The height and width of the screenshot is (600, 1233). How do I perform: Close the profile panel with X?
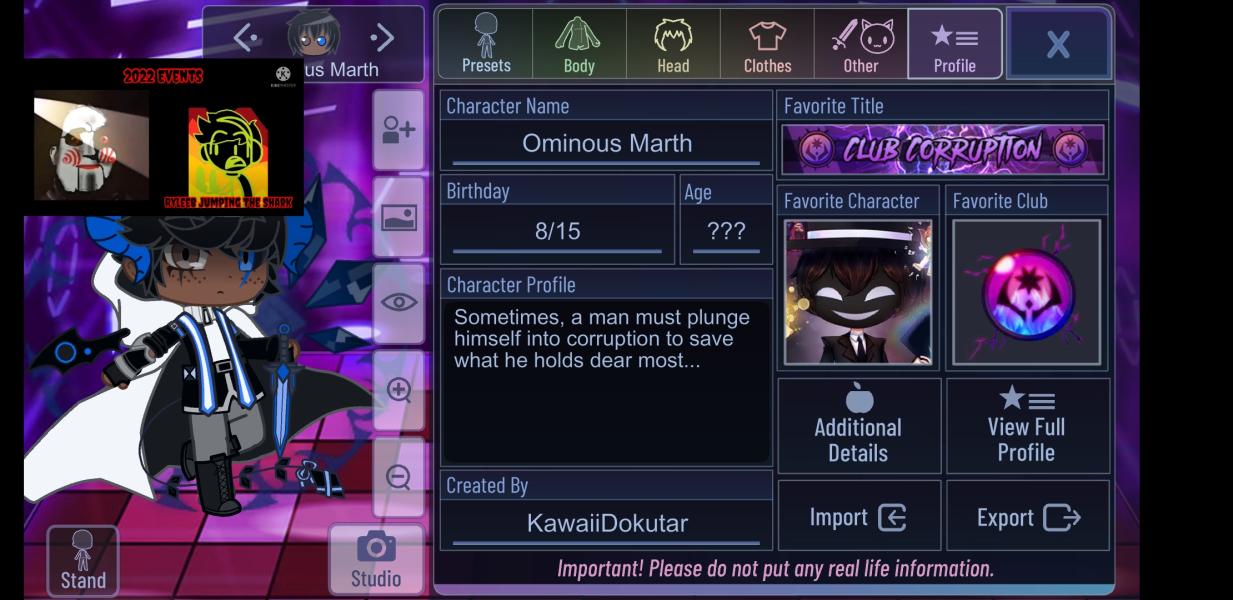[x=1058, y=44]
